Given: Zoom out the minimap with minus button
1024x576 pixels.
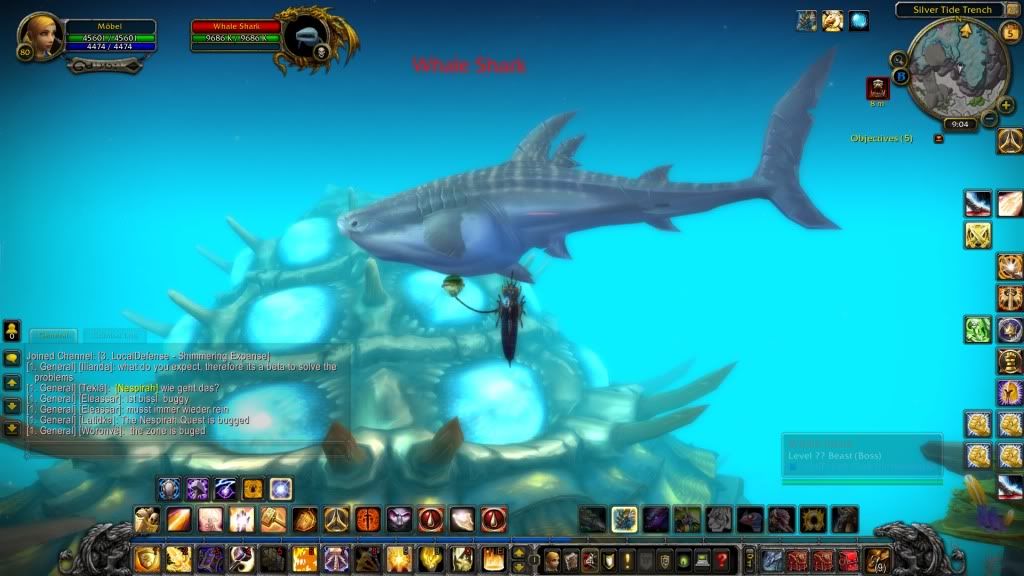Looking at the screenshot, I should [990, 118].
